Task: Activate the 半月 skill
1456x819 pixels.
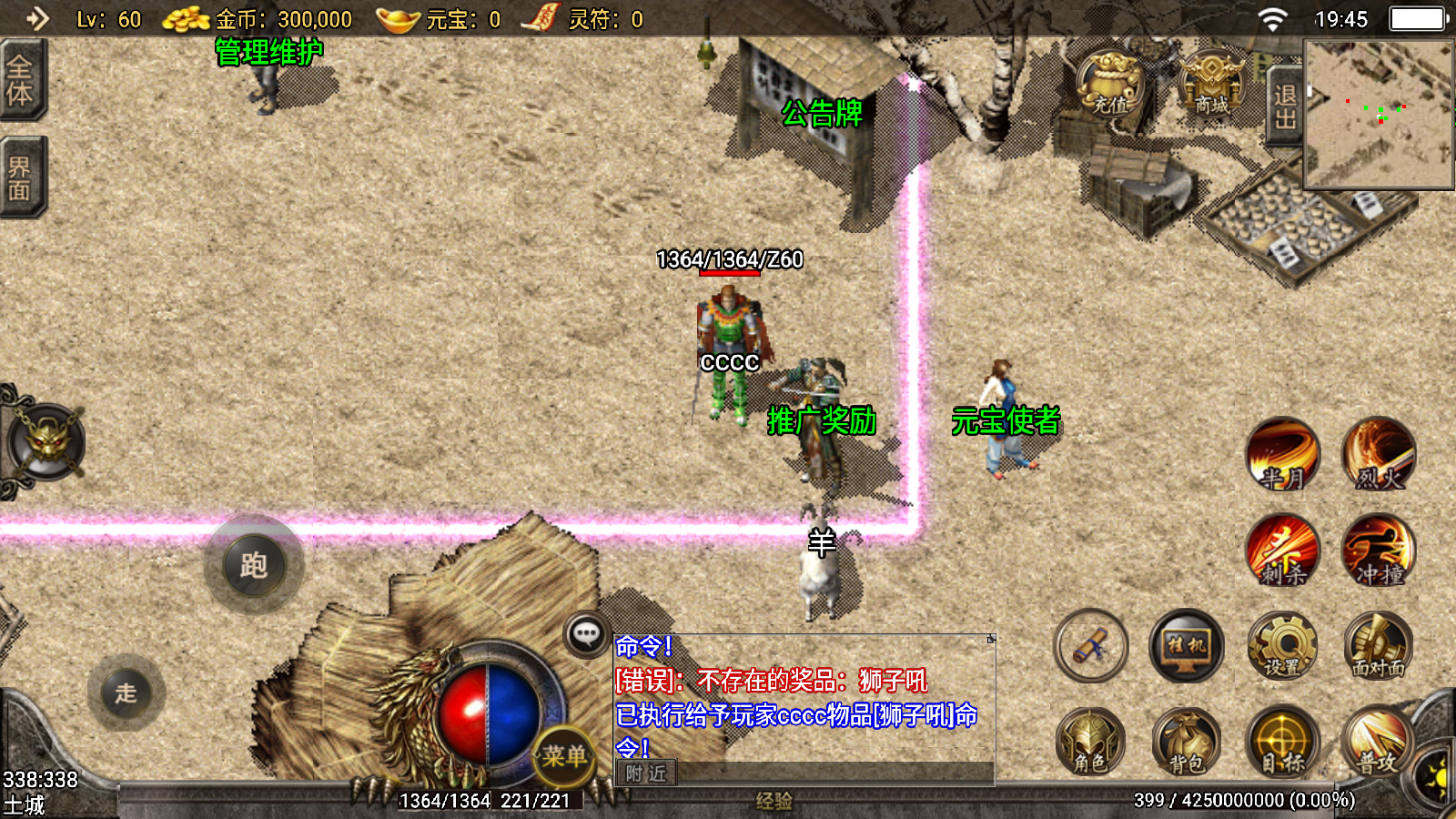Action: 1283,454
